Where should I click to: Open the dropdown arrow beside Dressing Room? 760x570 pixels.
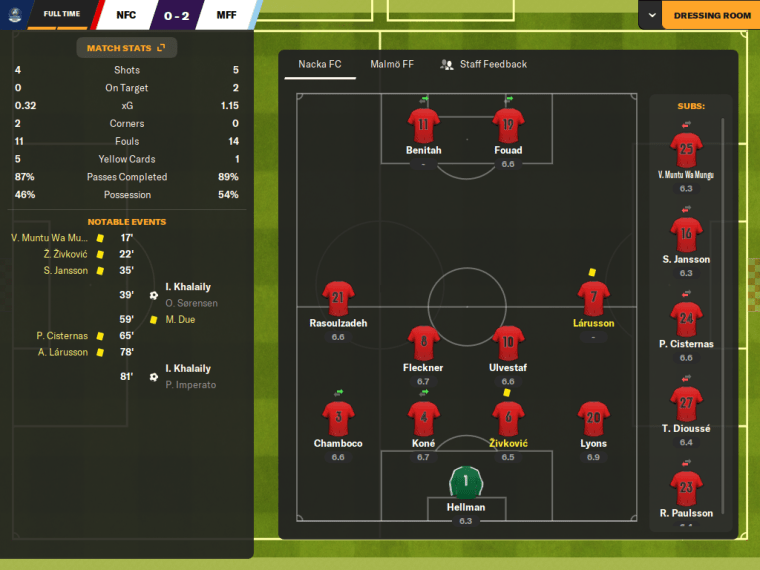[652, 16]
